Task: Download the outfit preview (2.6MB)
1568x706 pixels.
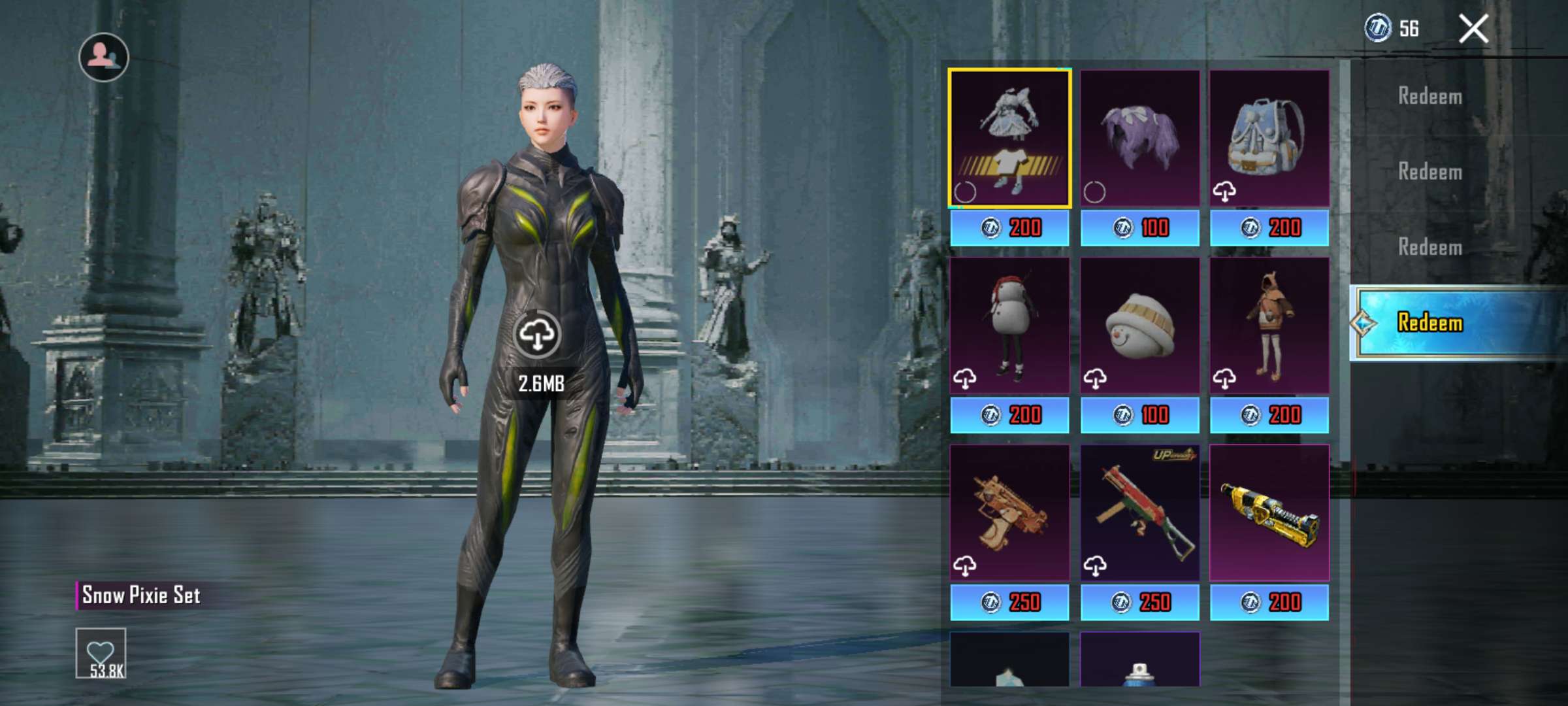Action: coord(537,335)
